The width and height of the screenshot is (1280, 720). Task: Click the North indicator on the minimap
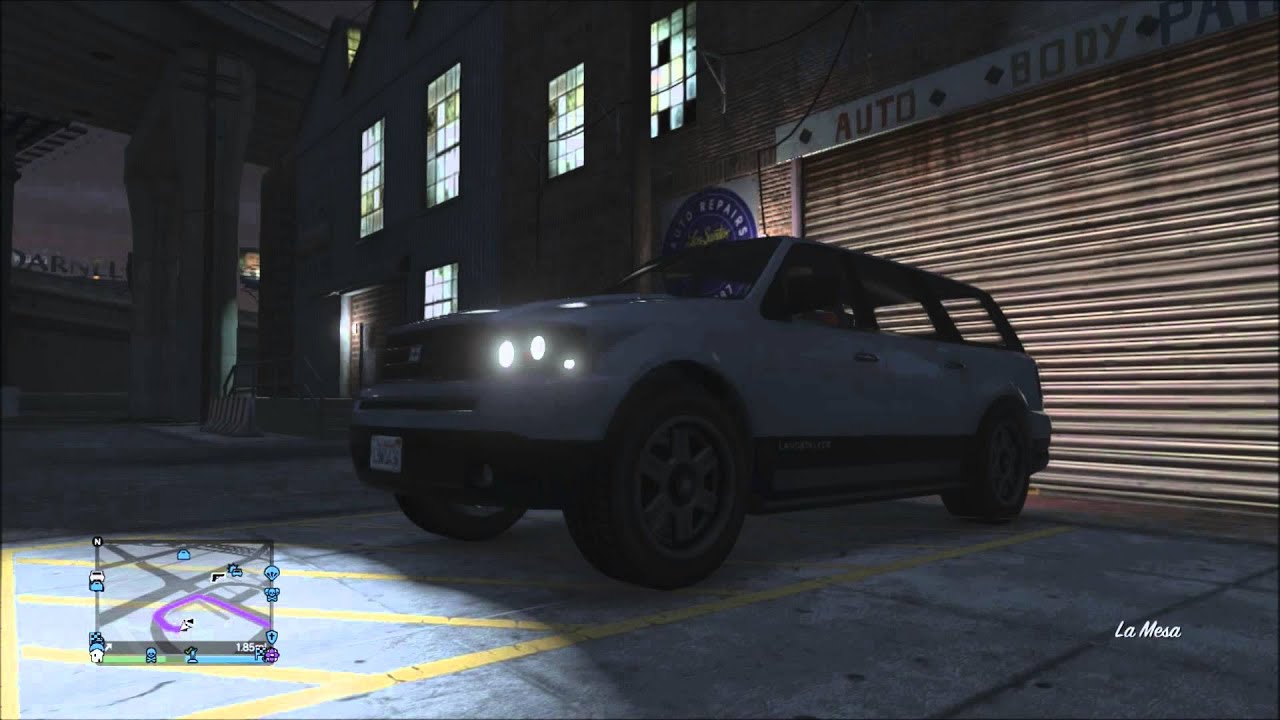point(98,539)
